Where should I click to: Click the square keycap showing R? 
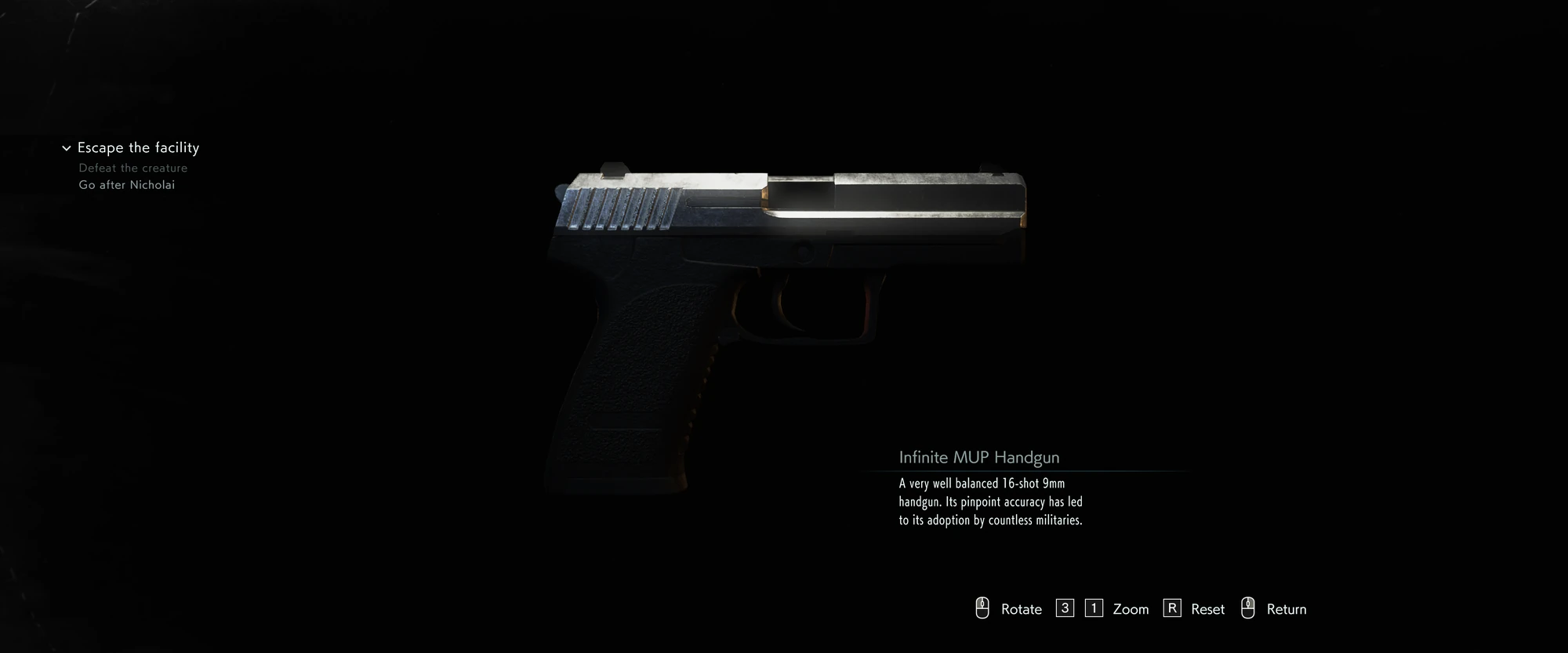click(x=1173, y=608)
